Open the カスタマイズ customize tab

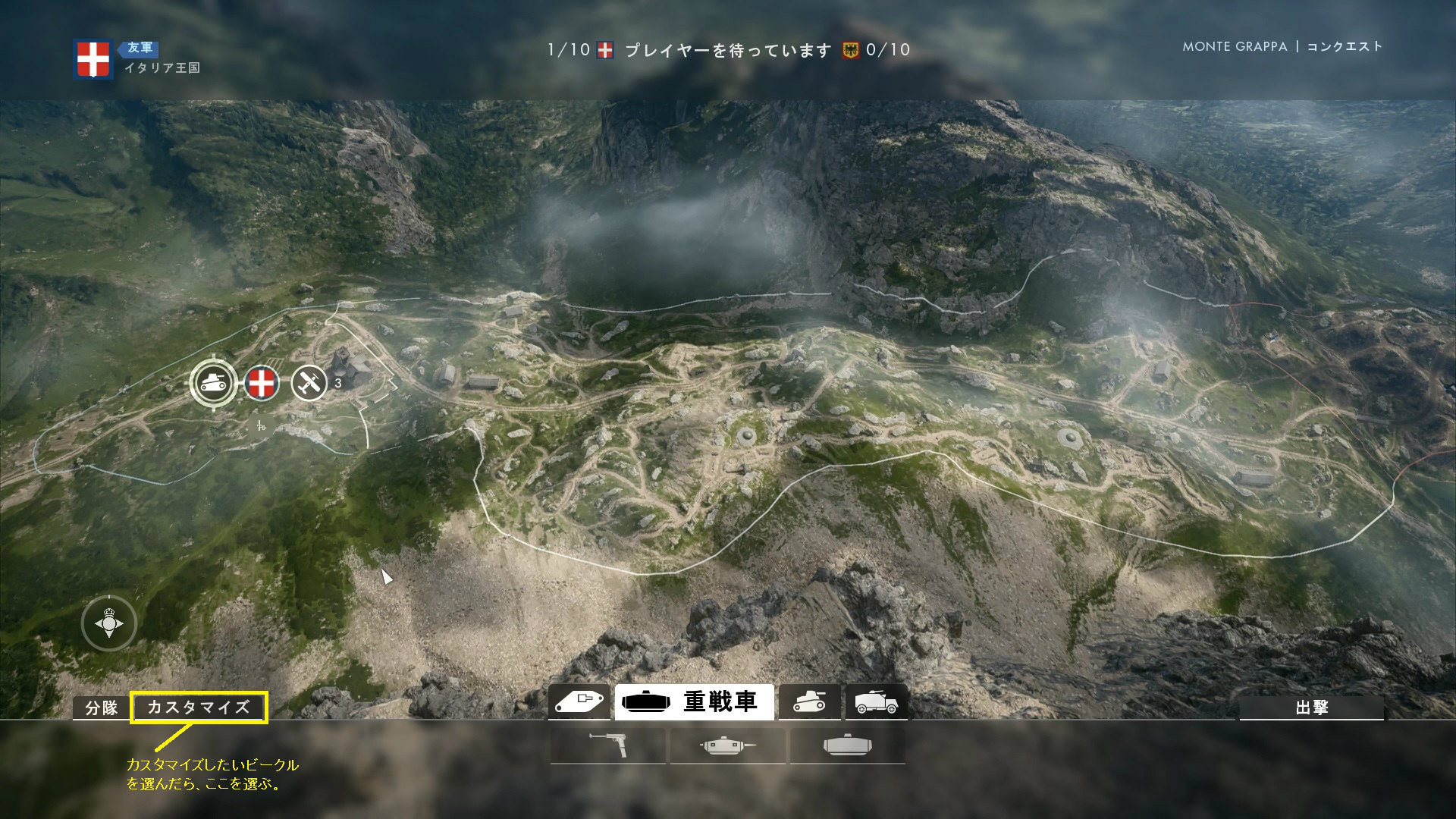pos(199,708)
